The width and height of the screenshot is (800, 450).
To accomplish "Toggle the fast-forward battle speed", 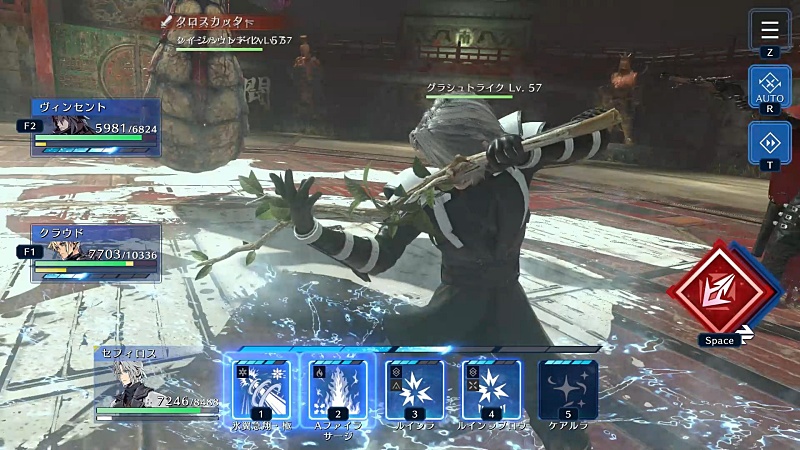I will (769, 143).
